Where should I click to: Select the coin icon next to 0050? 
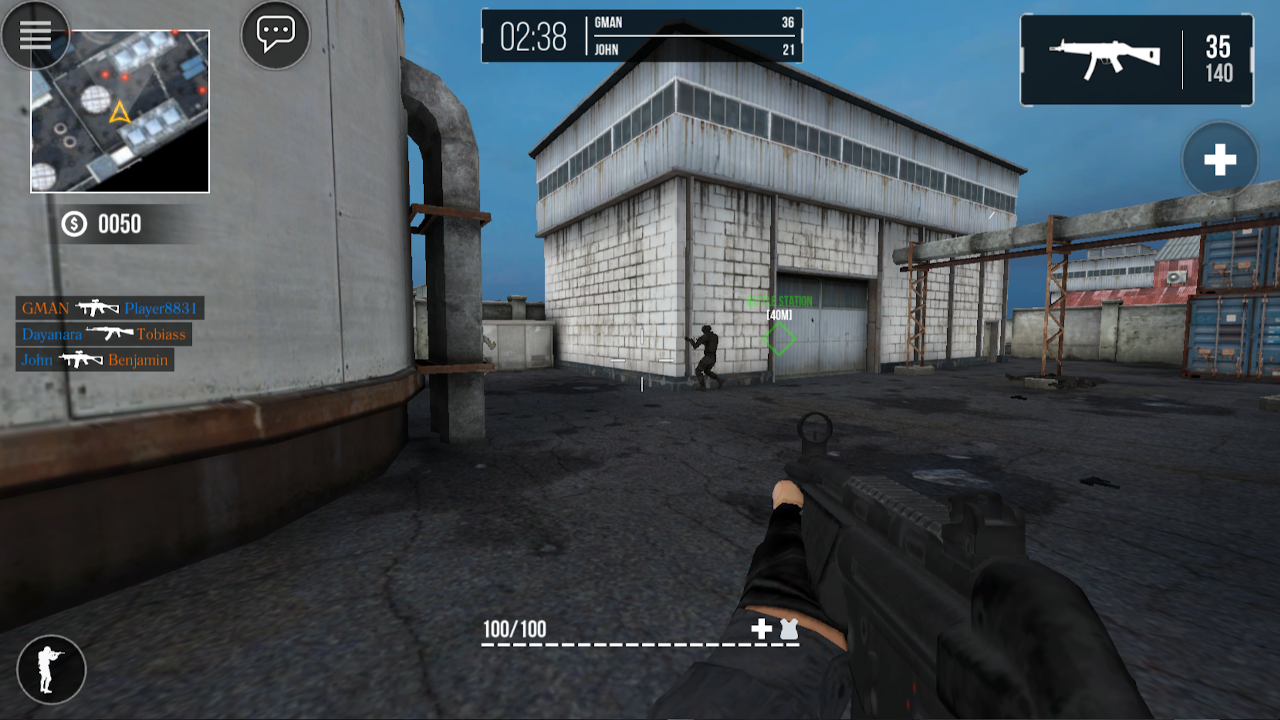point(72,224)
